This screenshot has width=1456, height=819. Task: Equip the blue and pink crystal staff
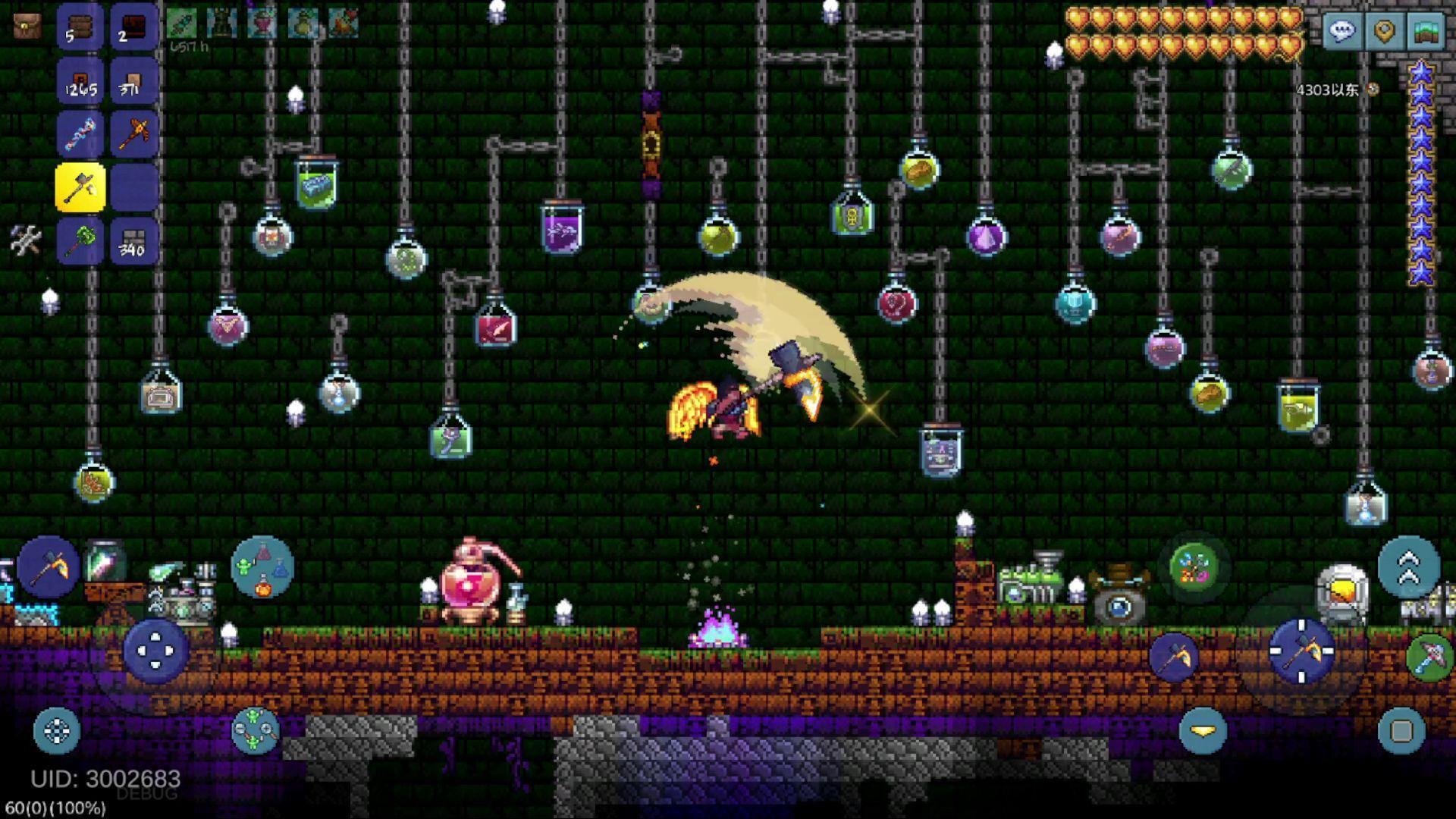(x=80, y=134)
